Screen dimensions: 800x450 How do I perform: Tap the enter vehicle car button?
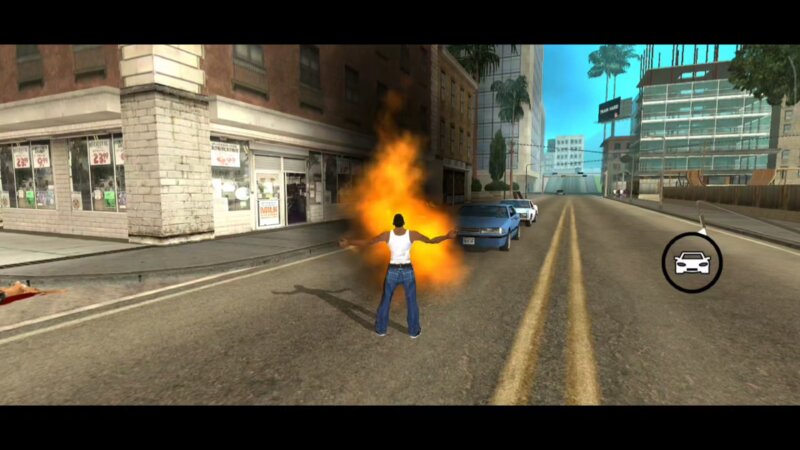[692, 262]
